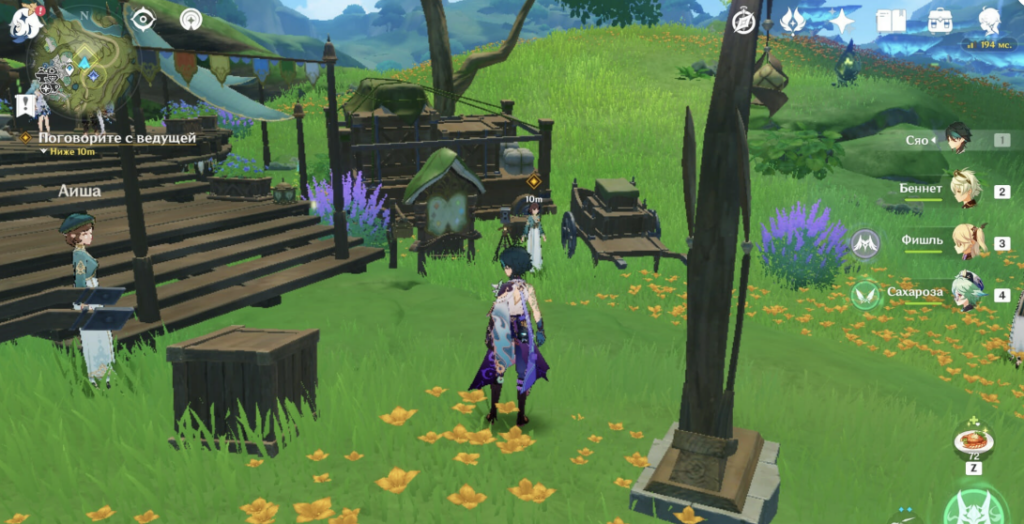This screenshot has width=1024, height=524.
Task: Click the eye-shaped icon beside the minimap
Action: coord(144,19)
